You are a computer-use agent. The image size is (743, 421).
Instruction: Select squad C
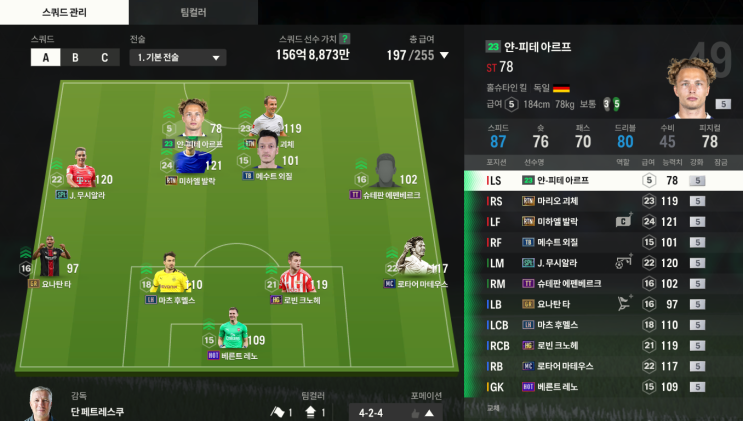pyautogui.click(x=104, y=57)
